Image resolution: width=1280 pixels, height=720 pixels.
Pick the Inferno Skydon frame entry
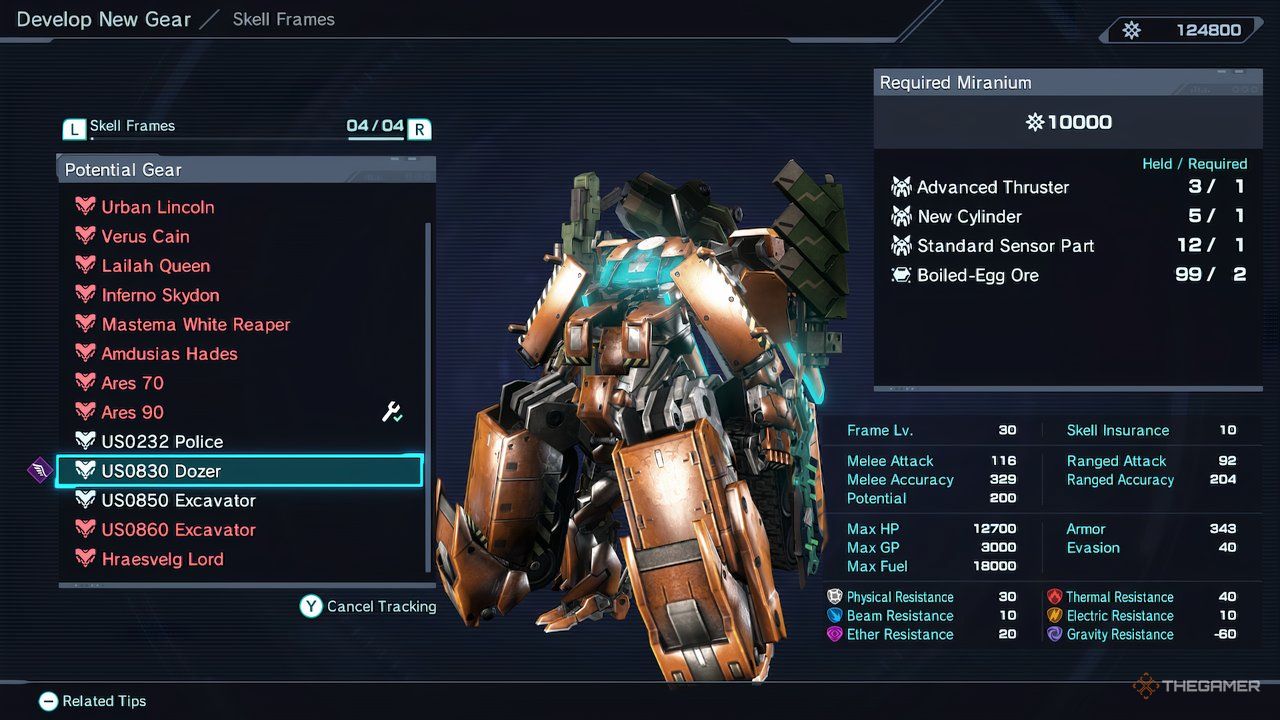(x=160, y=295)
